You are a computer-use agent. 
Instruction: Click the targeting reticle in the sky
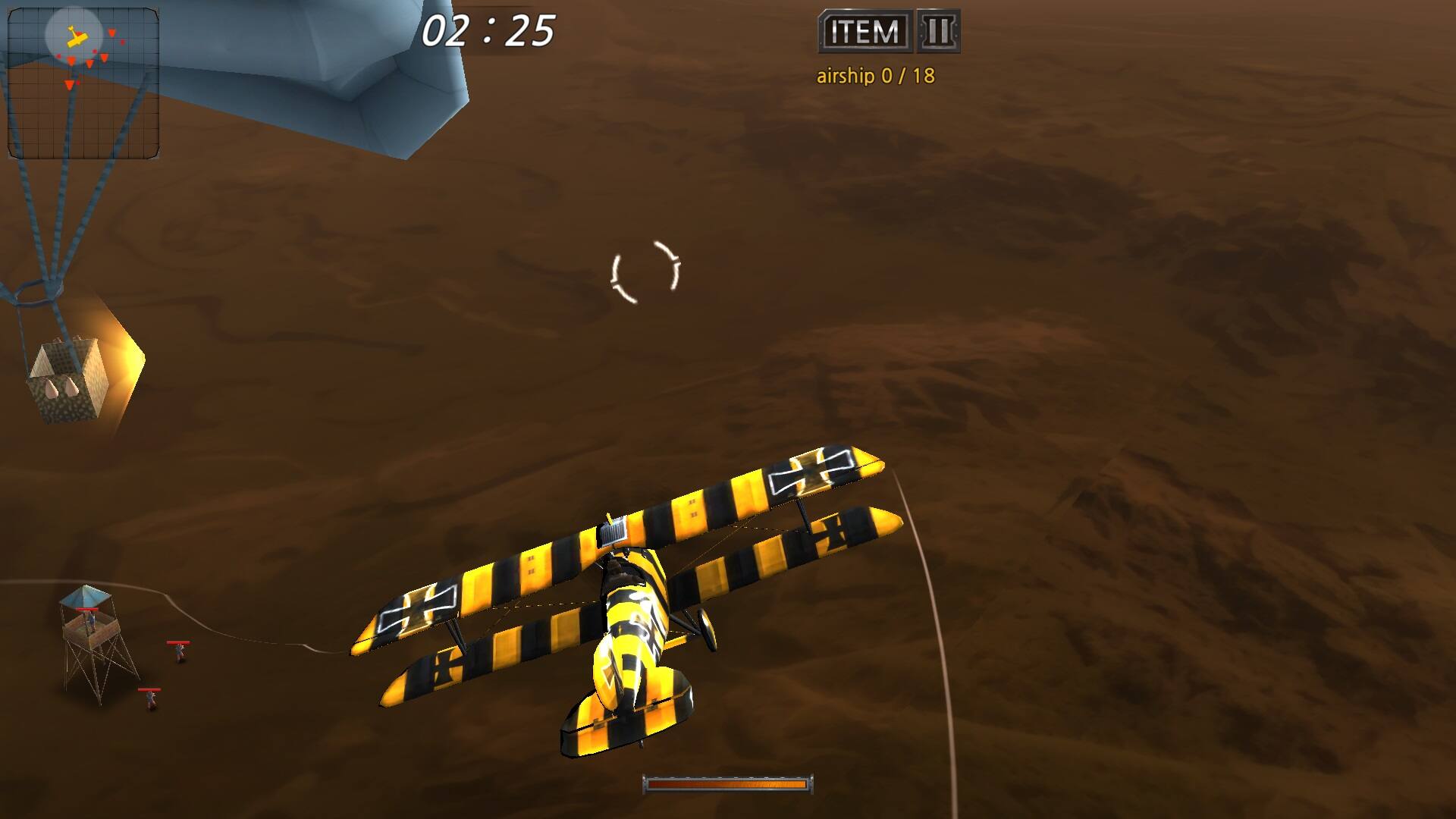tap(645, 271)
